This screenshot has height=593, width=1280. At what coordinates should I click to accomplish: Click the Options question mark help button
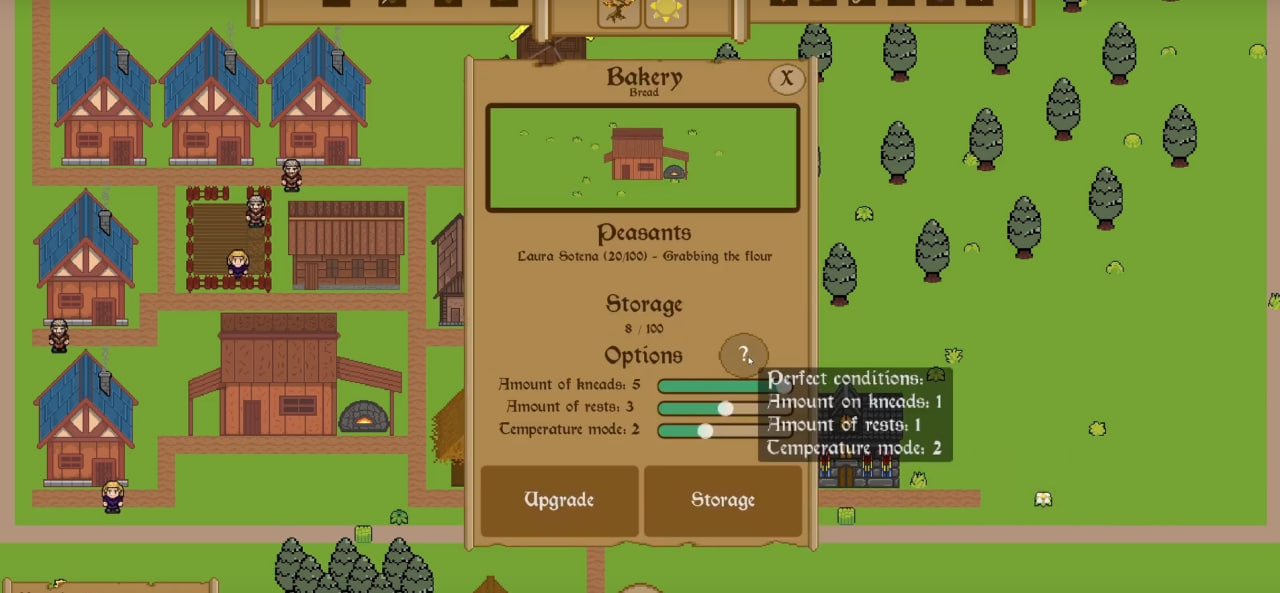744,354
